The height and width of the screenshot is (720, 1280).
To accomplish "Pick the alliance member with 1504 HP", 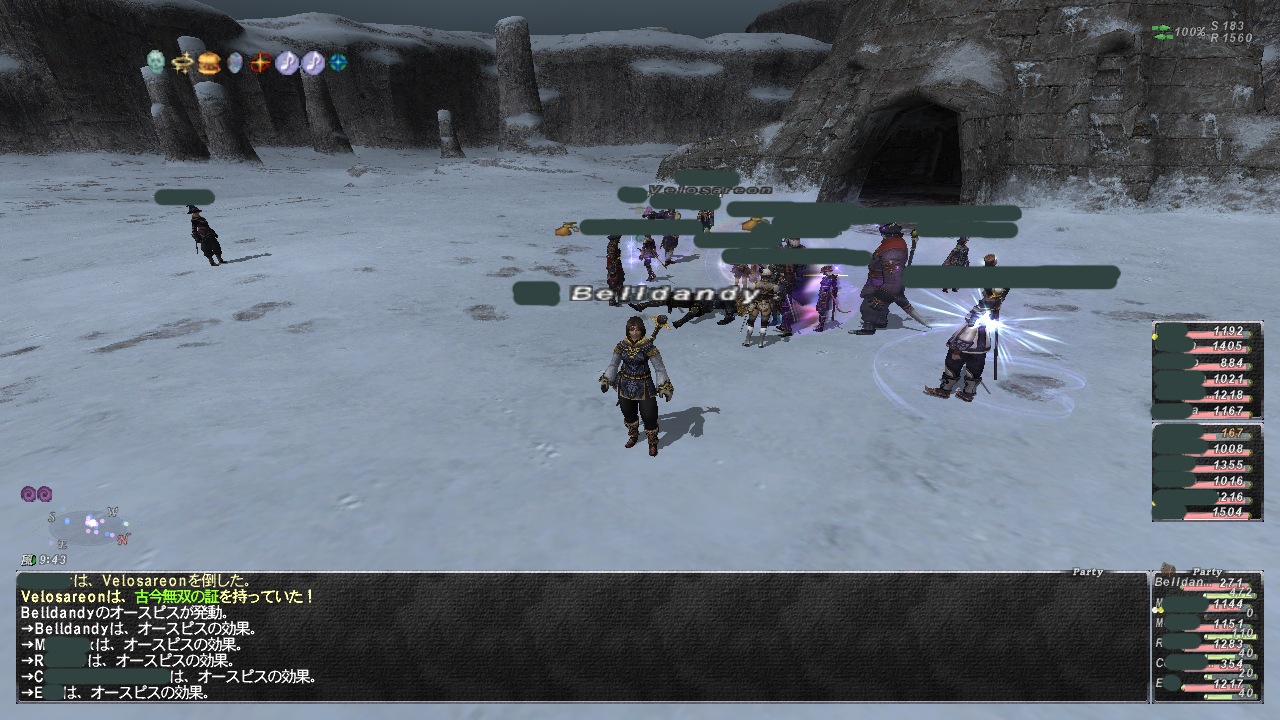I will (1206, 512).
